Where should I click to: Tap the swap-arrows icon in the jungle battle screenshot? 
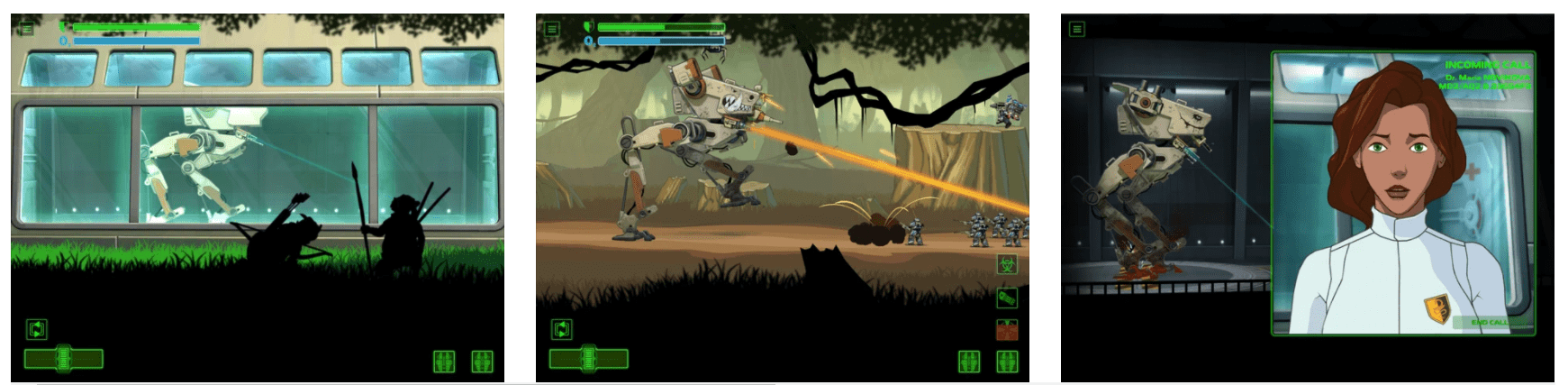tap(561, 329)
